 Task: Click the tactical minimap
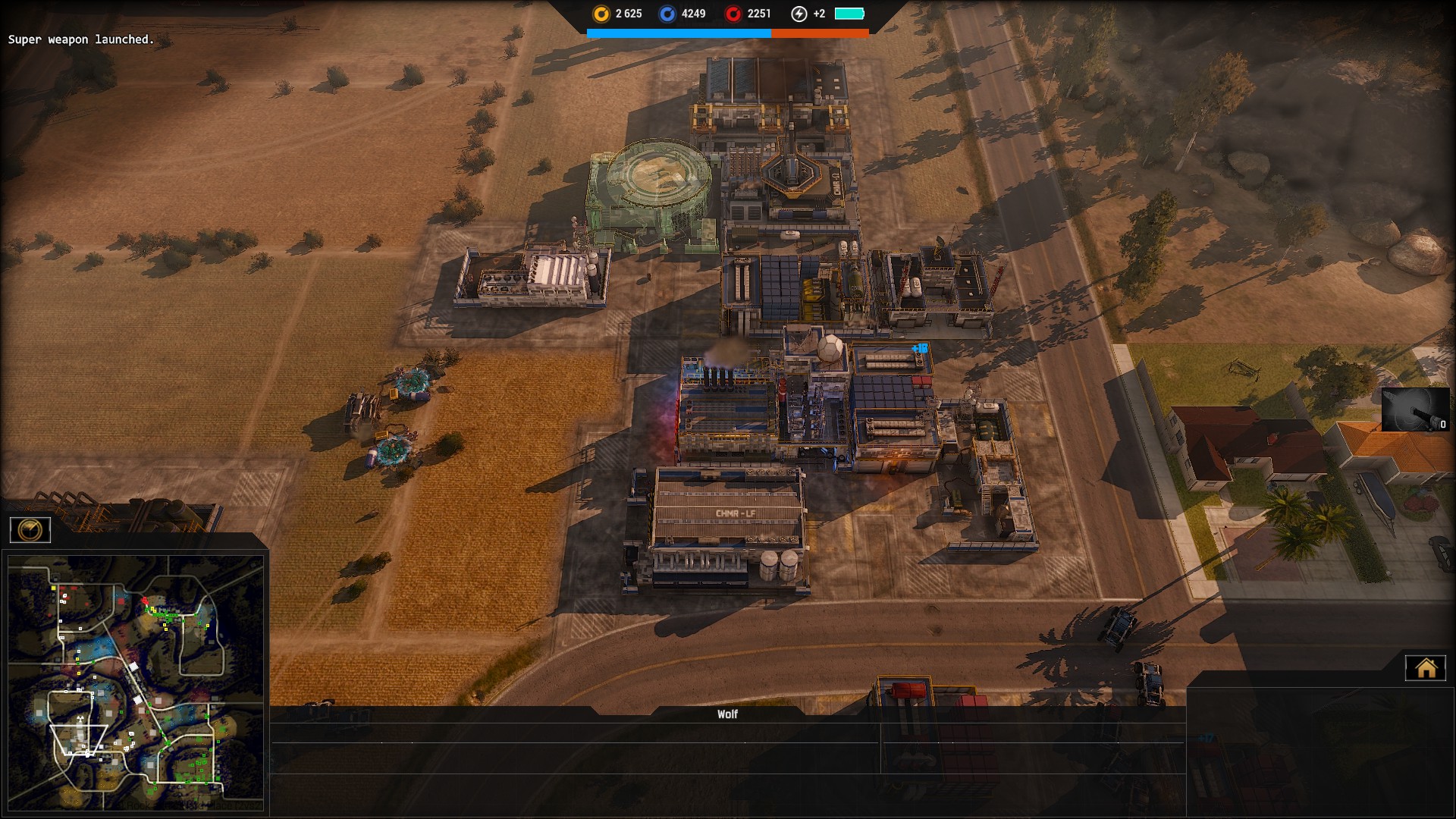136,682
